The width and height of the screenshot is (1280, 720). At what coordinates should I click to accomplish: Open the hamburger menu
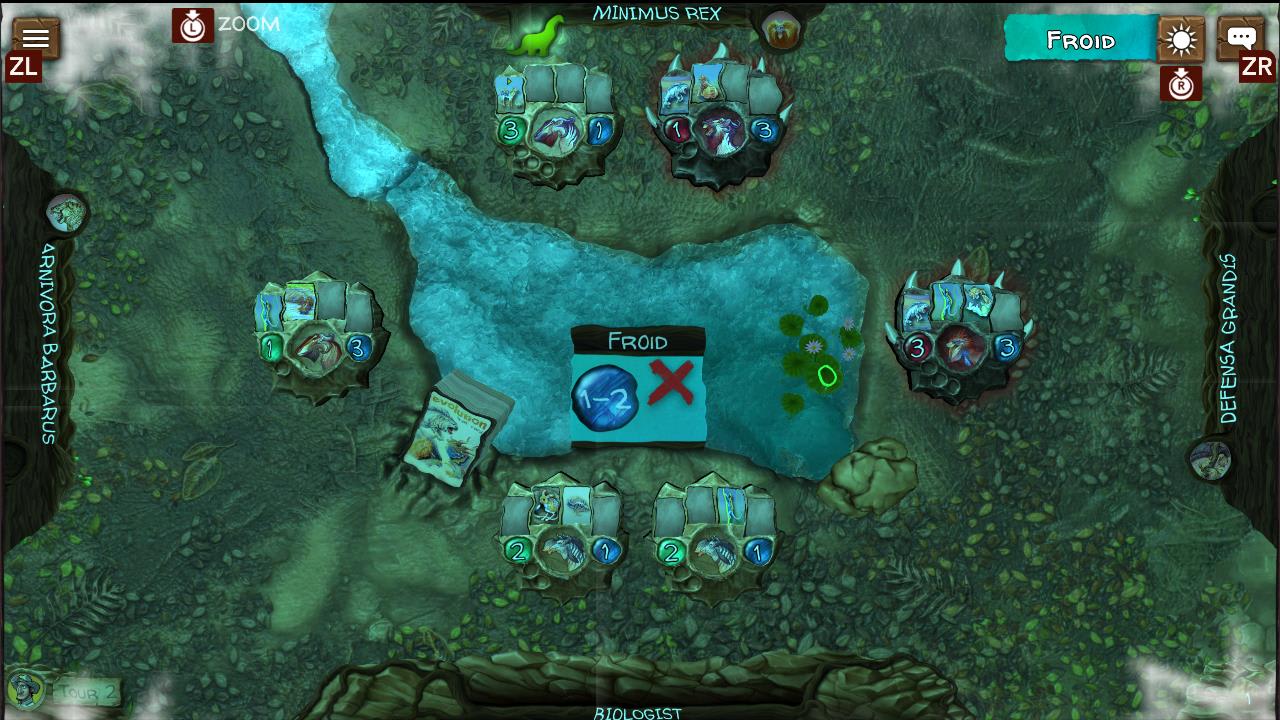[x=36, y=39]
